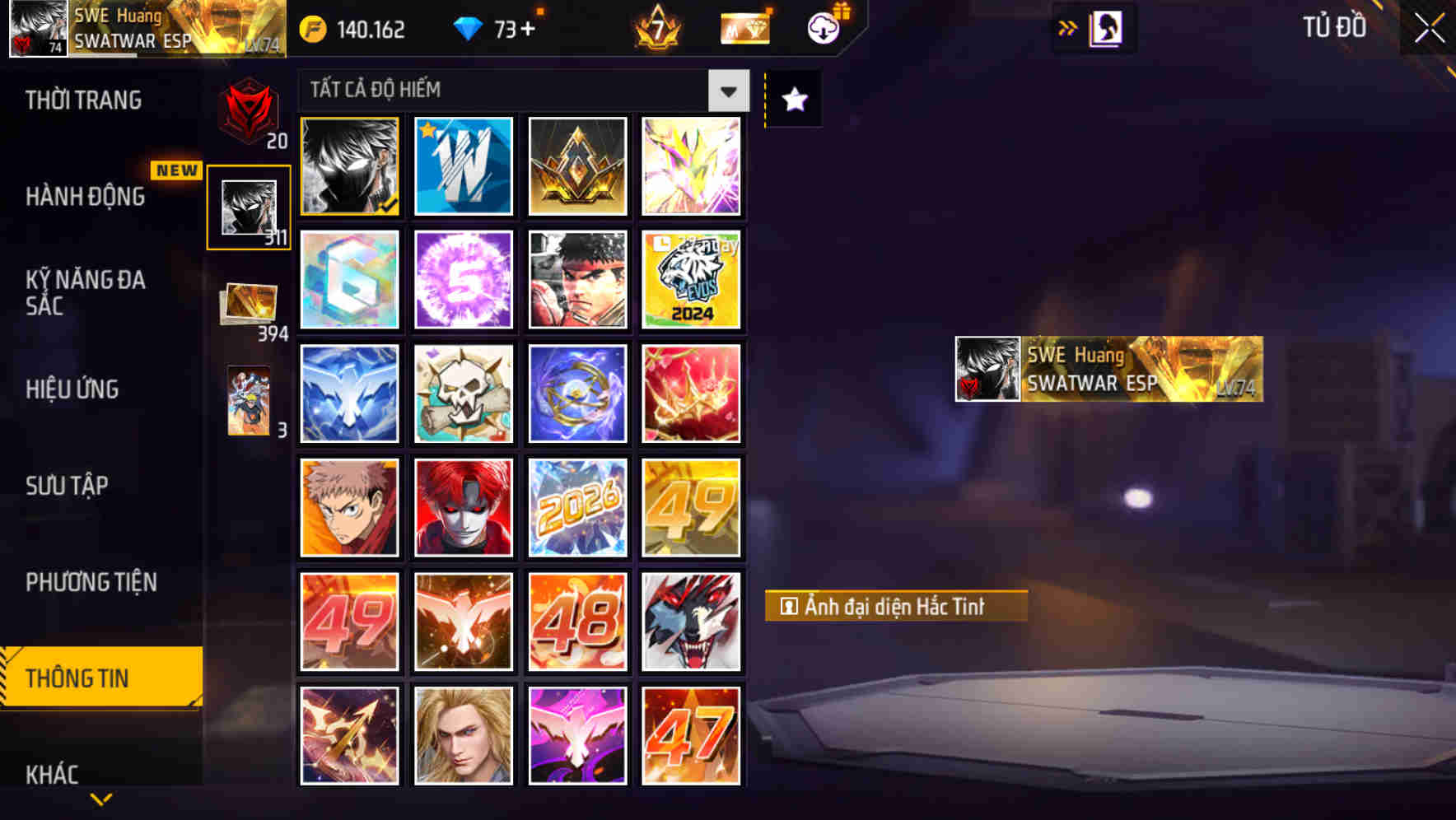Image resolution: width=1456 pixels, height=820 pixels.
Task: Select the blue W avatar with star
Action: click(x=463, y=166)
